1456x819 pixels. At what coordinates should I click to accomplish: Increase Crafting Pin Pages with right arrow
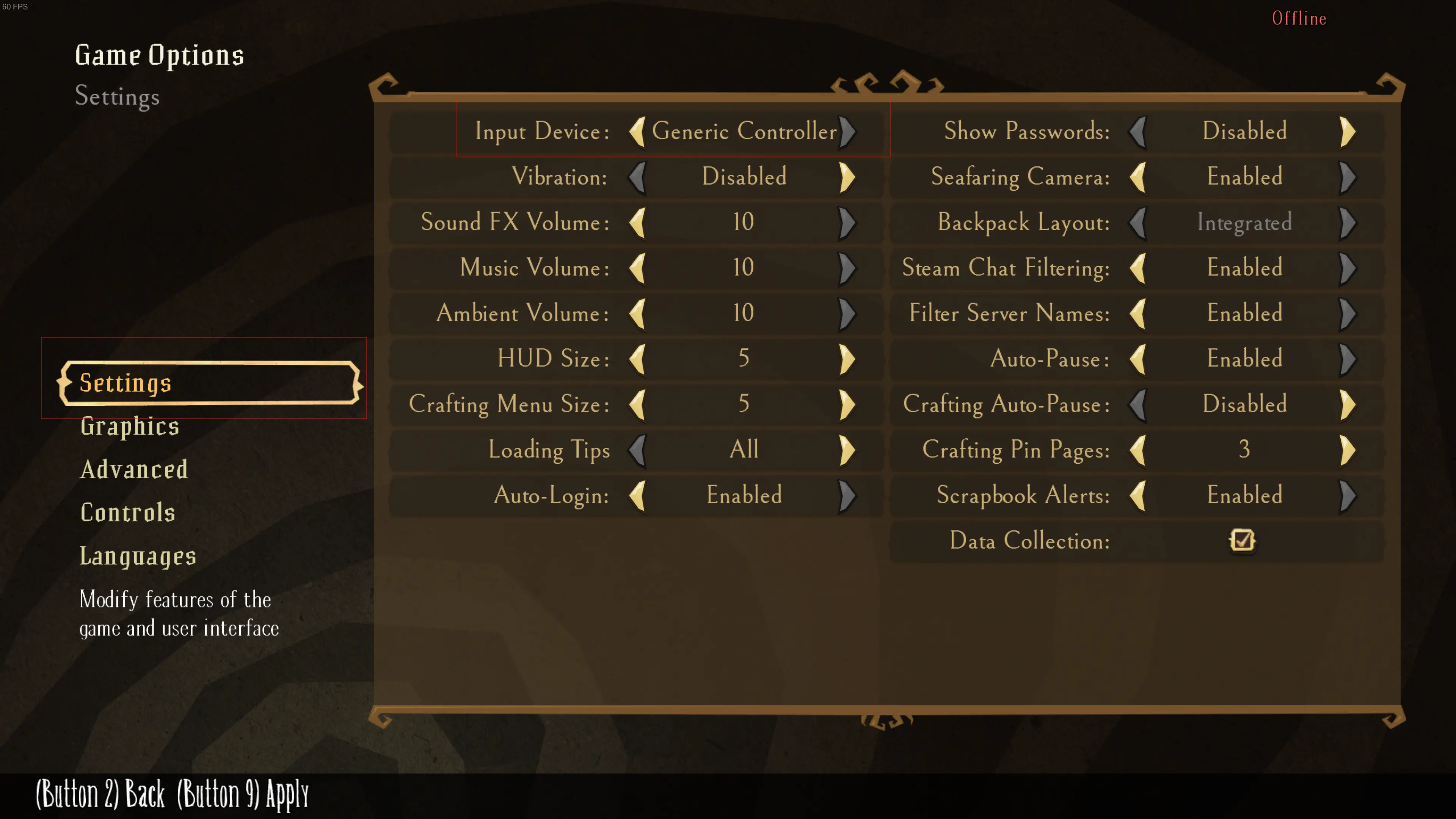tap(1348, 450)
